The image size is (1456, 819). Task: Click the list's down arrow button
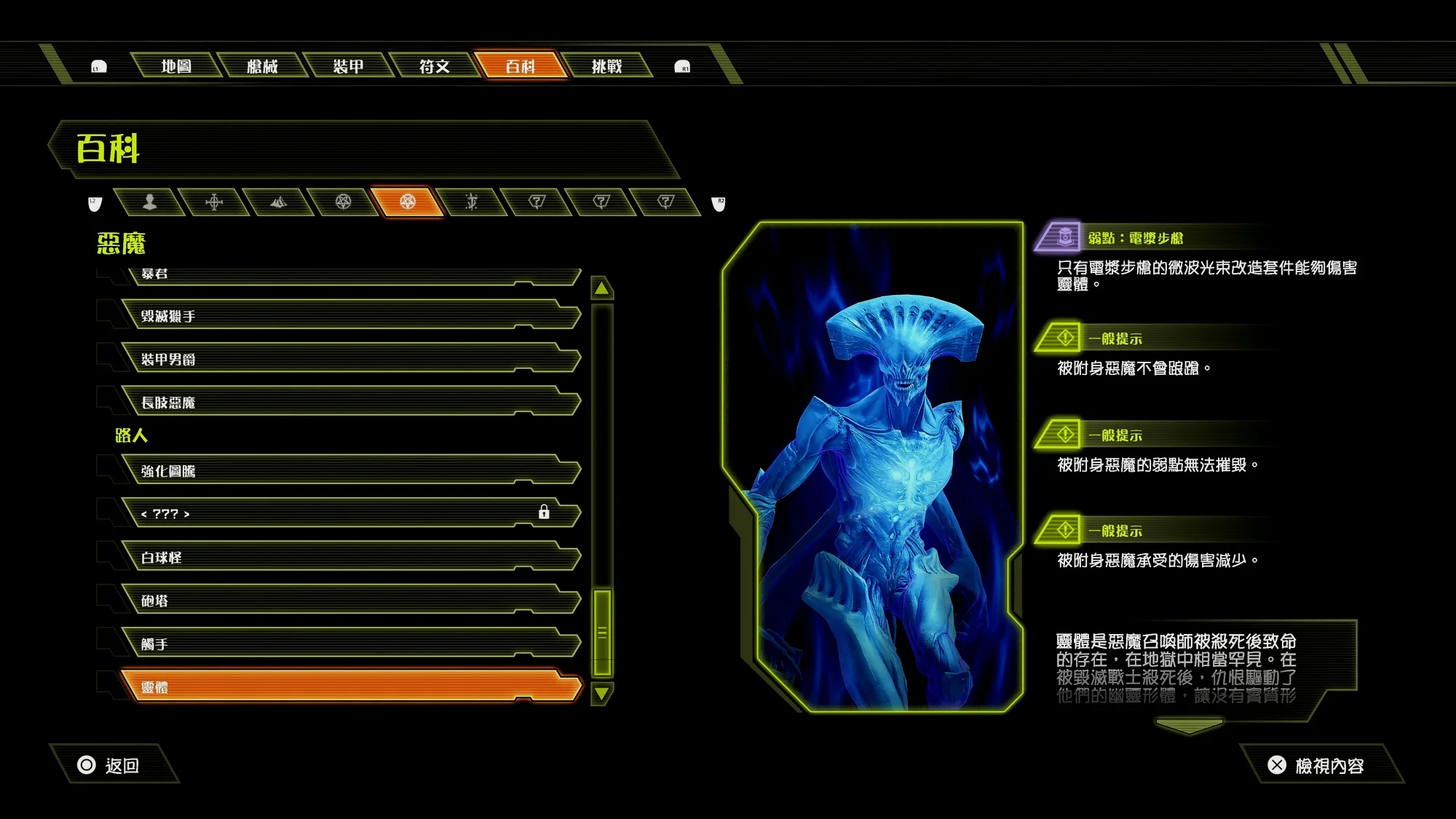pos(602,694)
